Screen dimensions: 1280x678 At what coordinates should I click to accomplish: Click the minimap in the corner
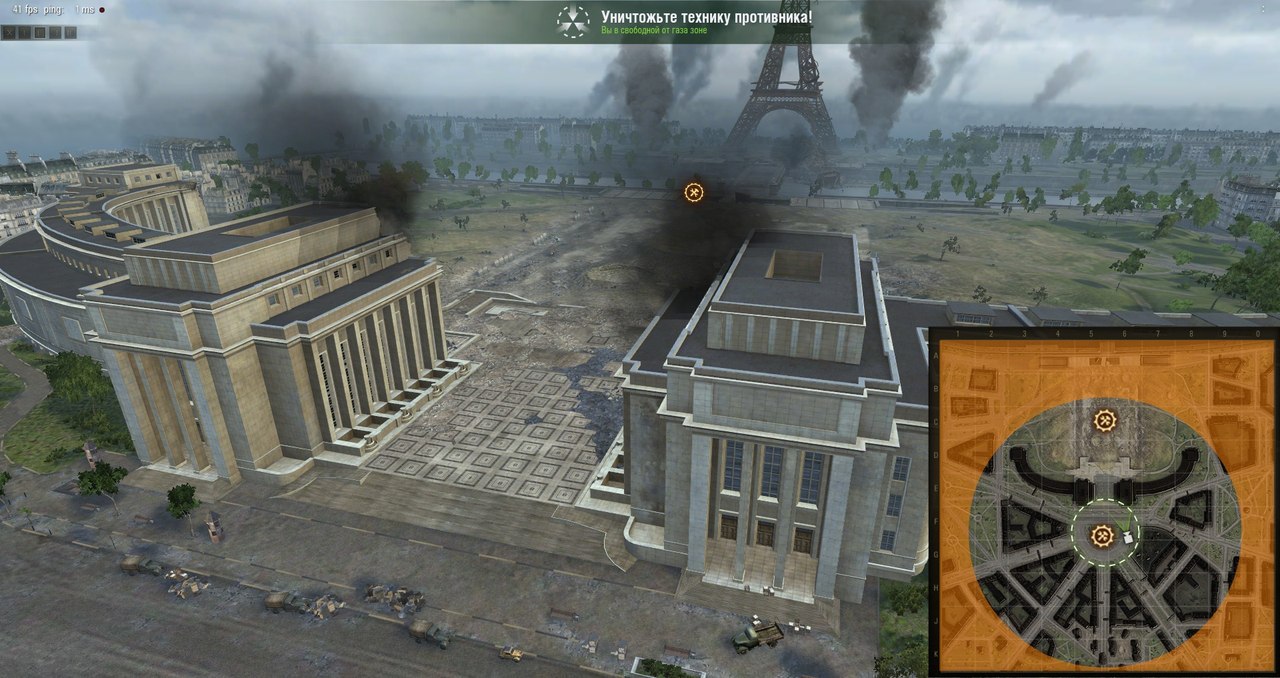pos(1104,502)
